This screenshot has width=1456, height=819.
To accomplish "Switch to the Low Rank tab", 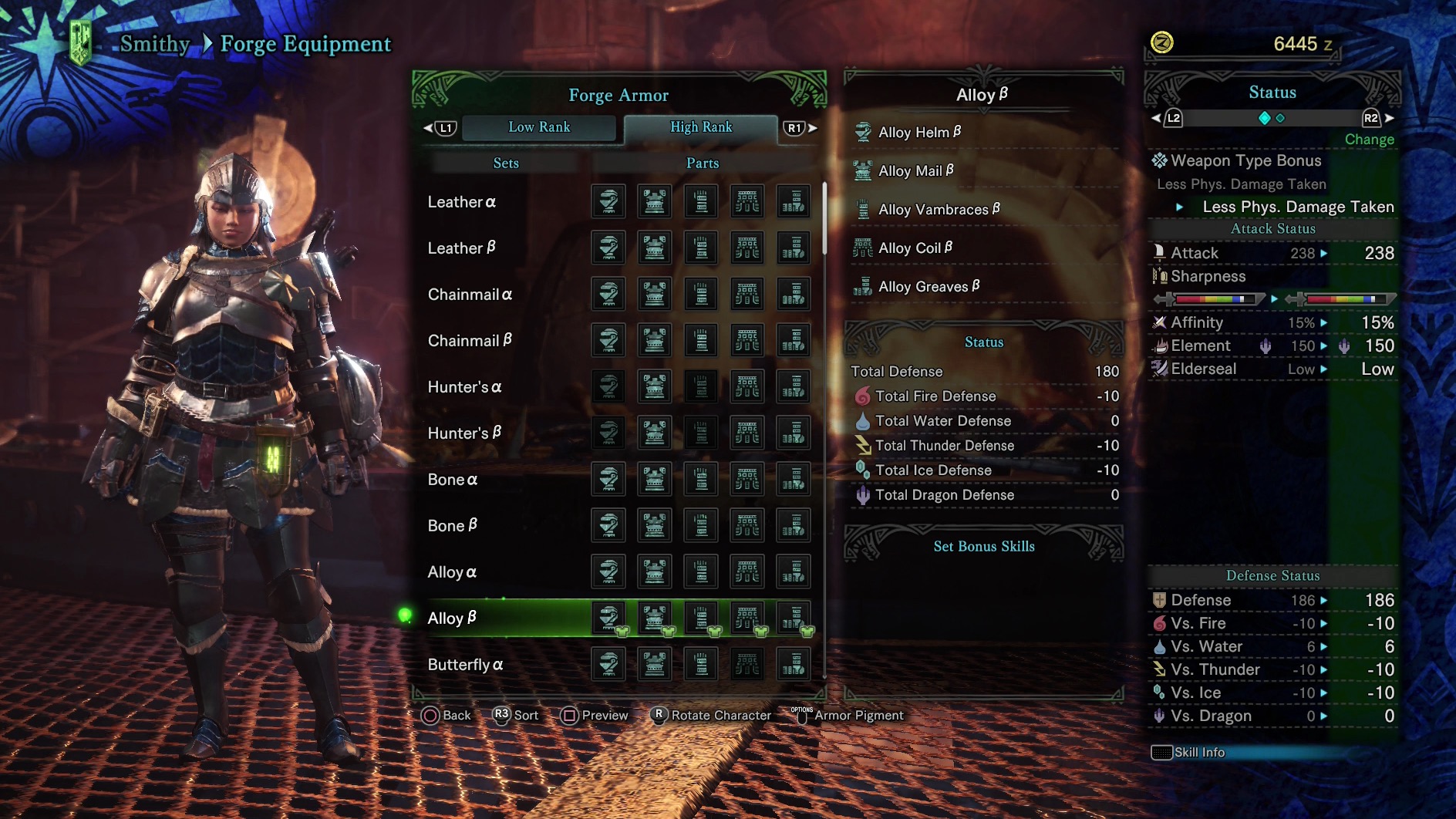I will point(539,127).
